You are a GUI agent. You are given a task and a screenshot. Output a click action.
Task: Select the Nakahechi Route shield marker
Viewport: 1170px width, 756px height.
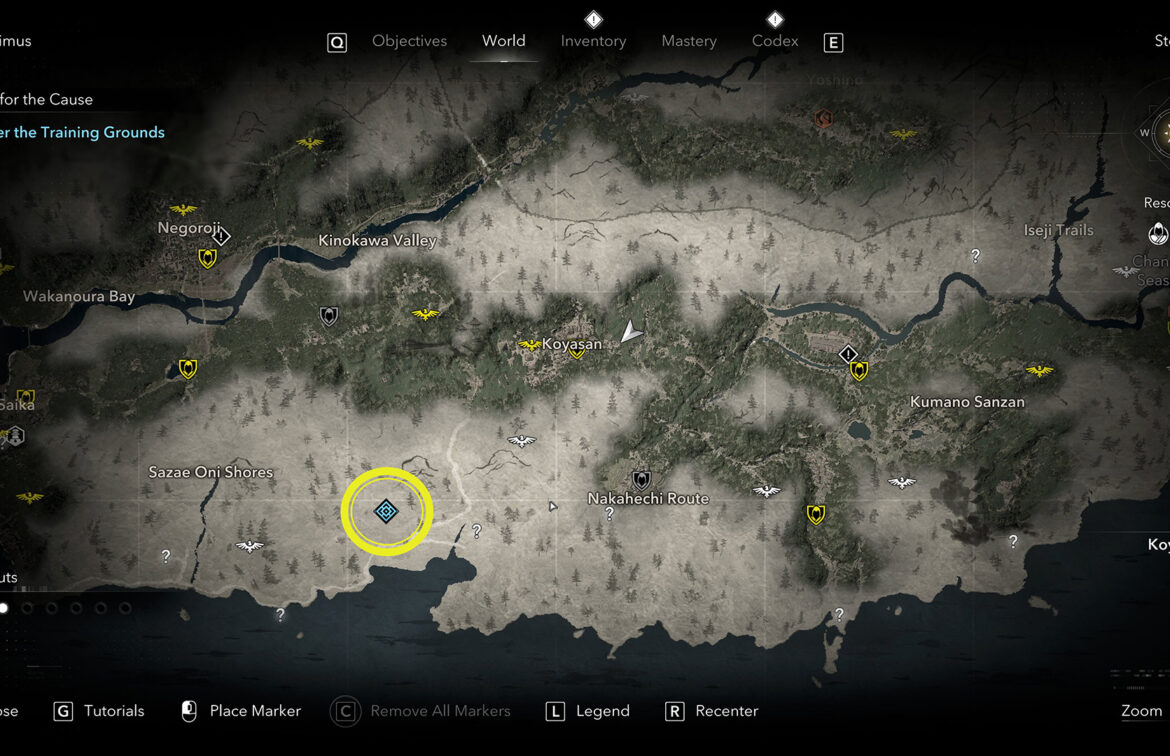pos(641,481)
